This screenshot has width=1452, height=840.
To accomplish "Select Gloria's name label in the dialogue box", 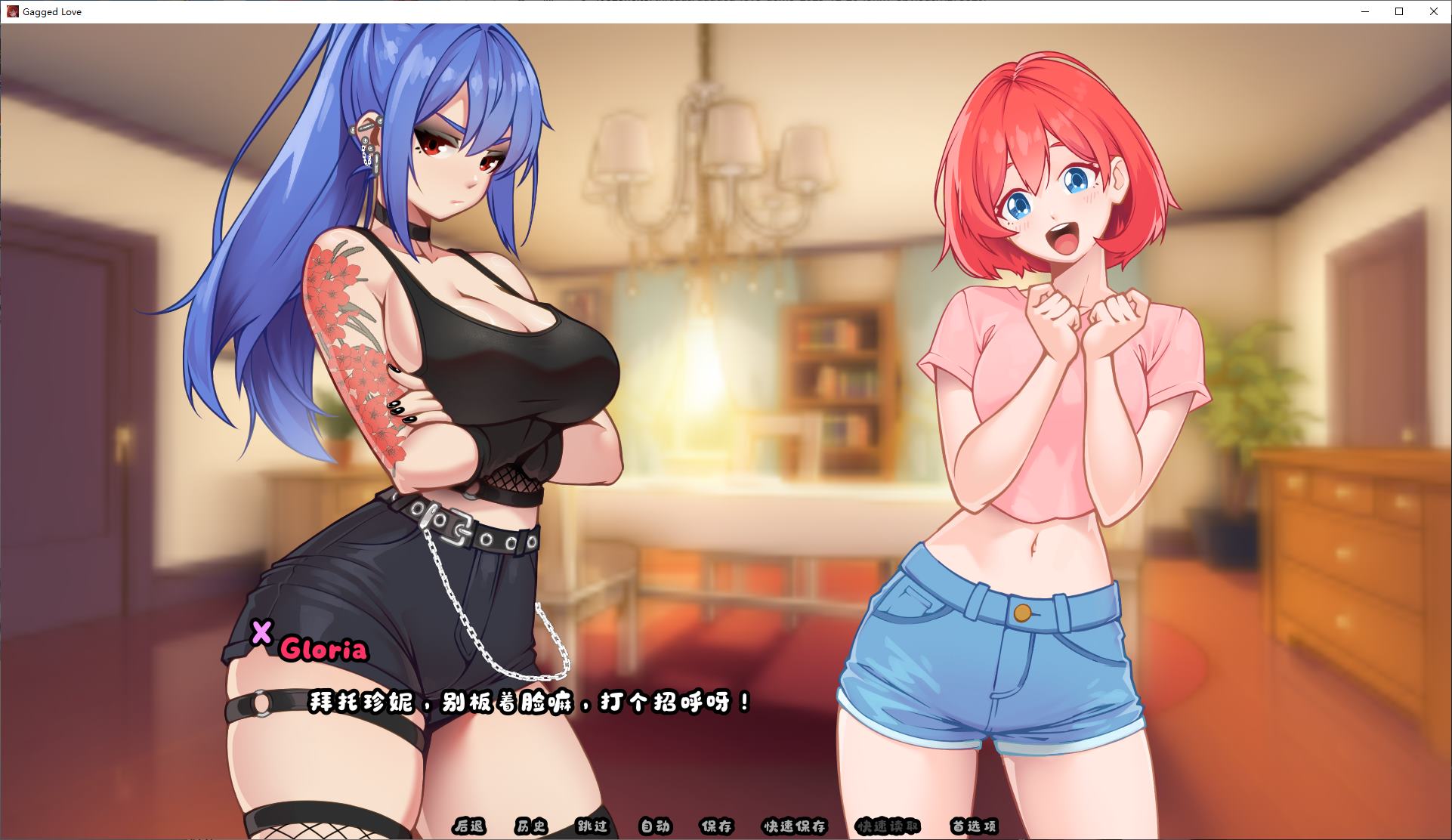I will coord(325,650).
